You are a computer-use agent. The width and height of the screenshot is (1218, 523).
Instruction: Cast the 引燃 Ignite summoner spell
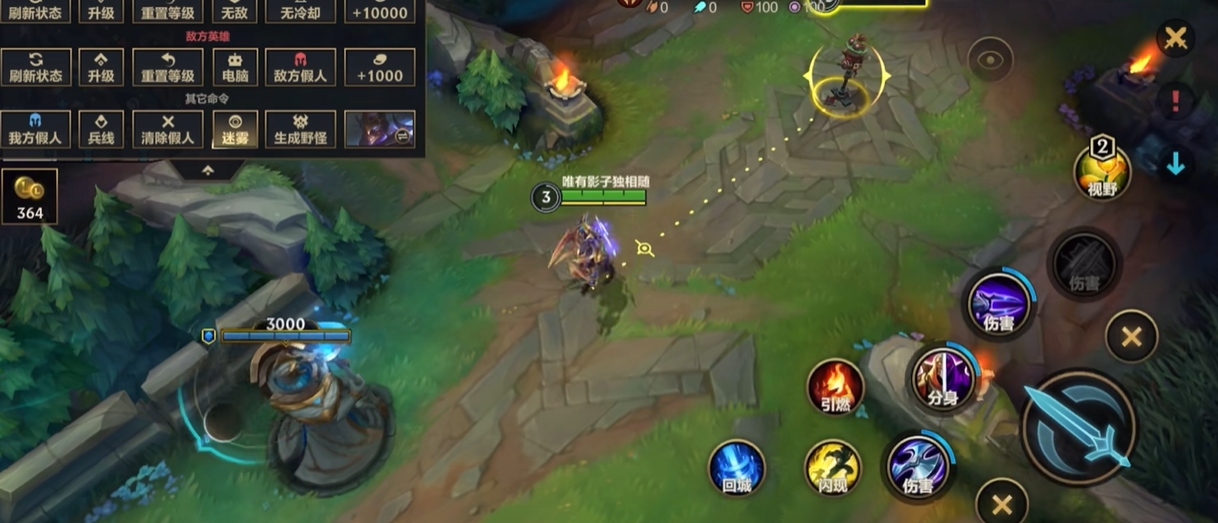click(835, 387)
